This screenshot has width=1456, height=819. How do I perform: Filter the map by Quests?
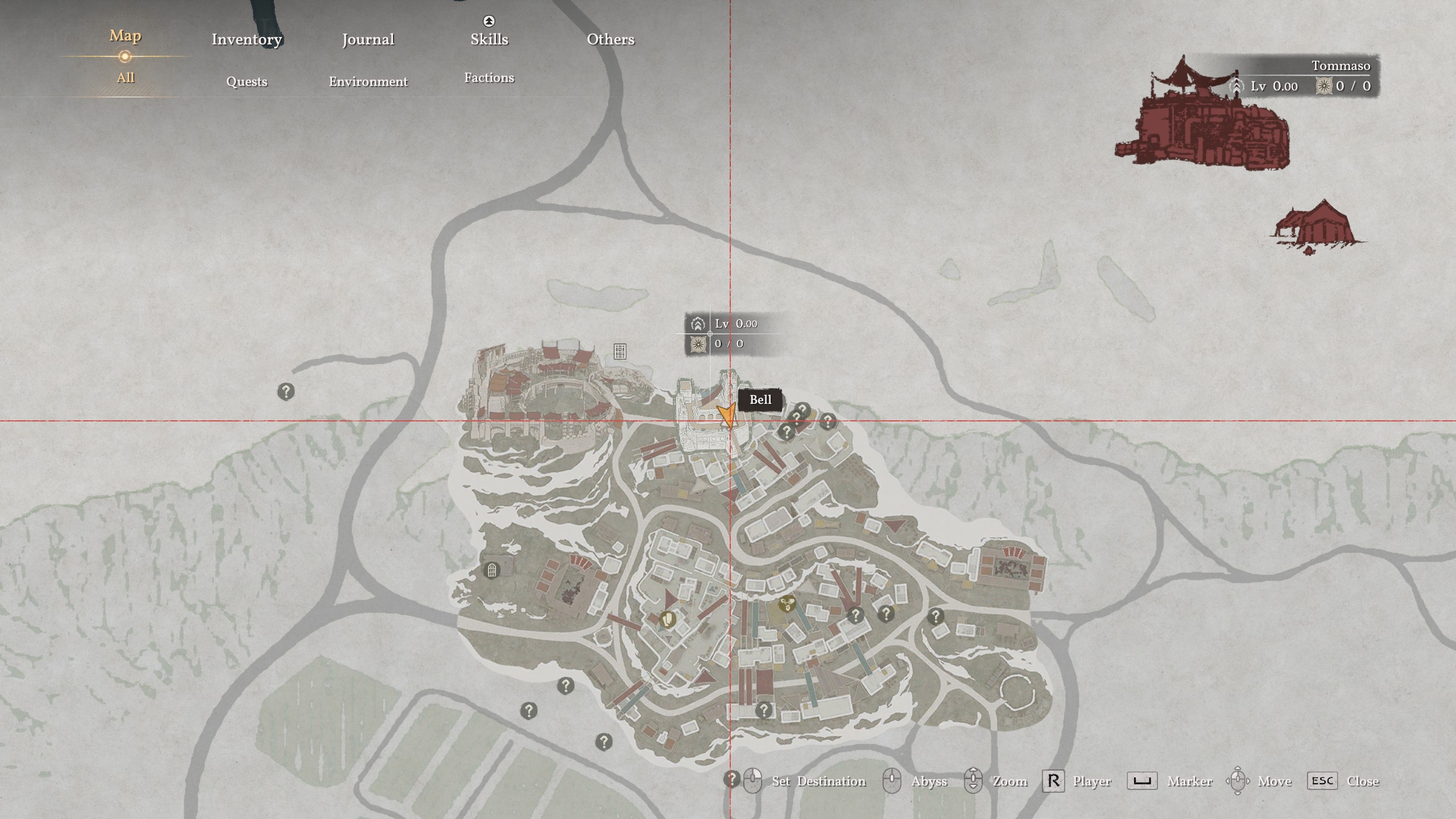(246, 81)
